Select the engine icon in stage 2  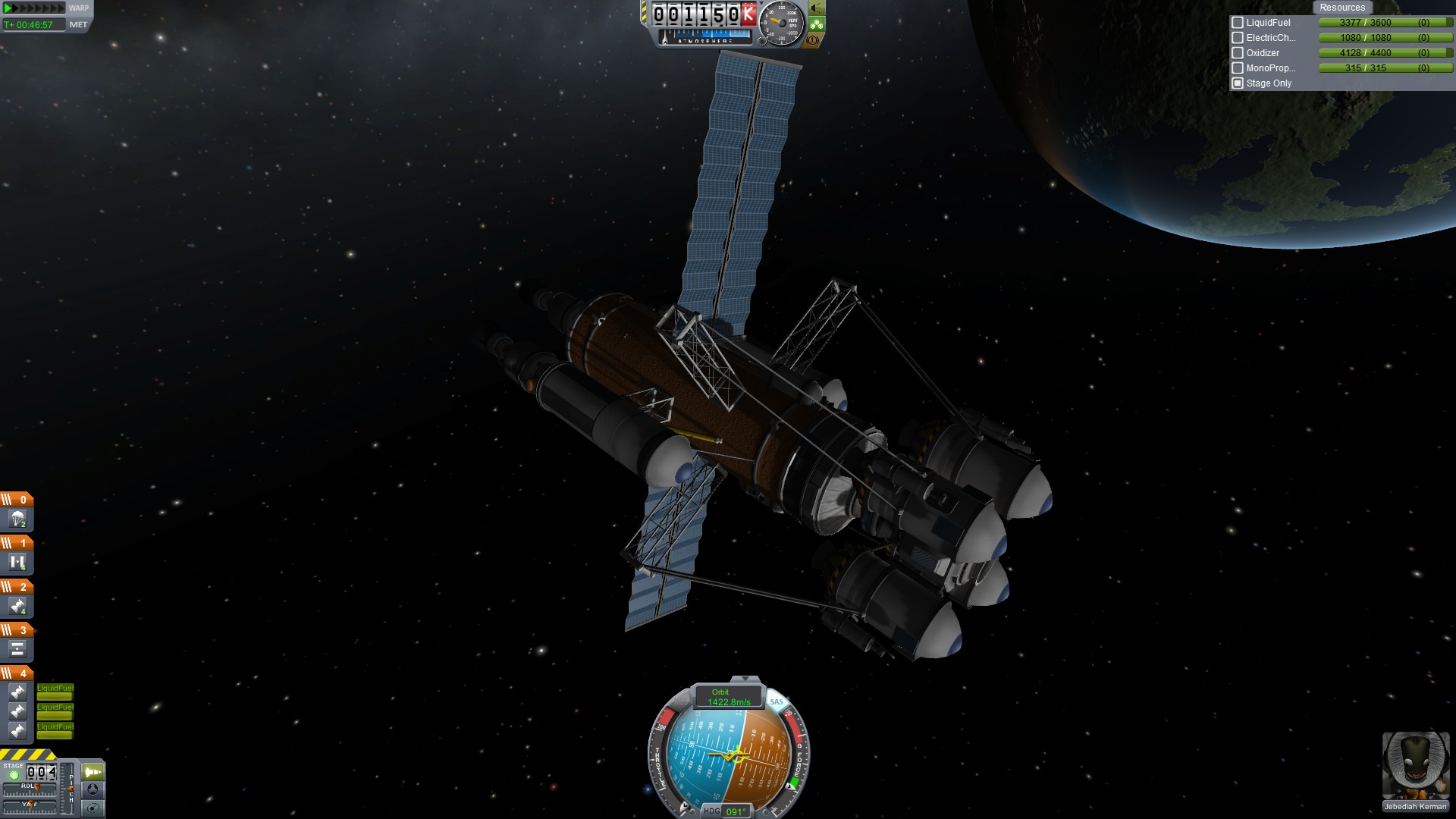pos(17,606)
